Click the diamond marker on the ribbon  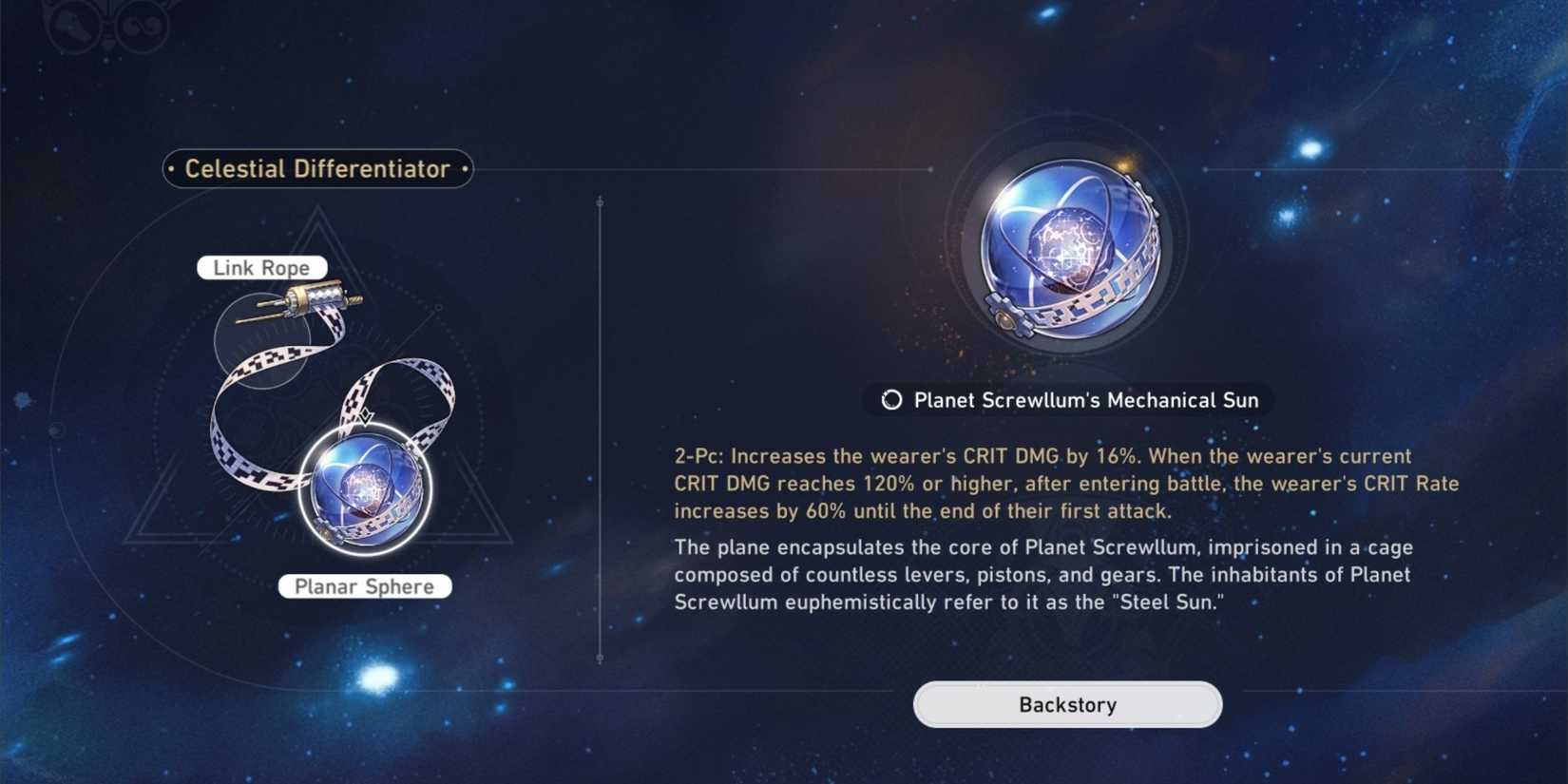(x=364, y=416)
